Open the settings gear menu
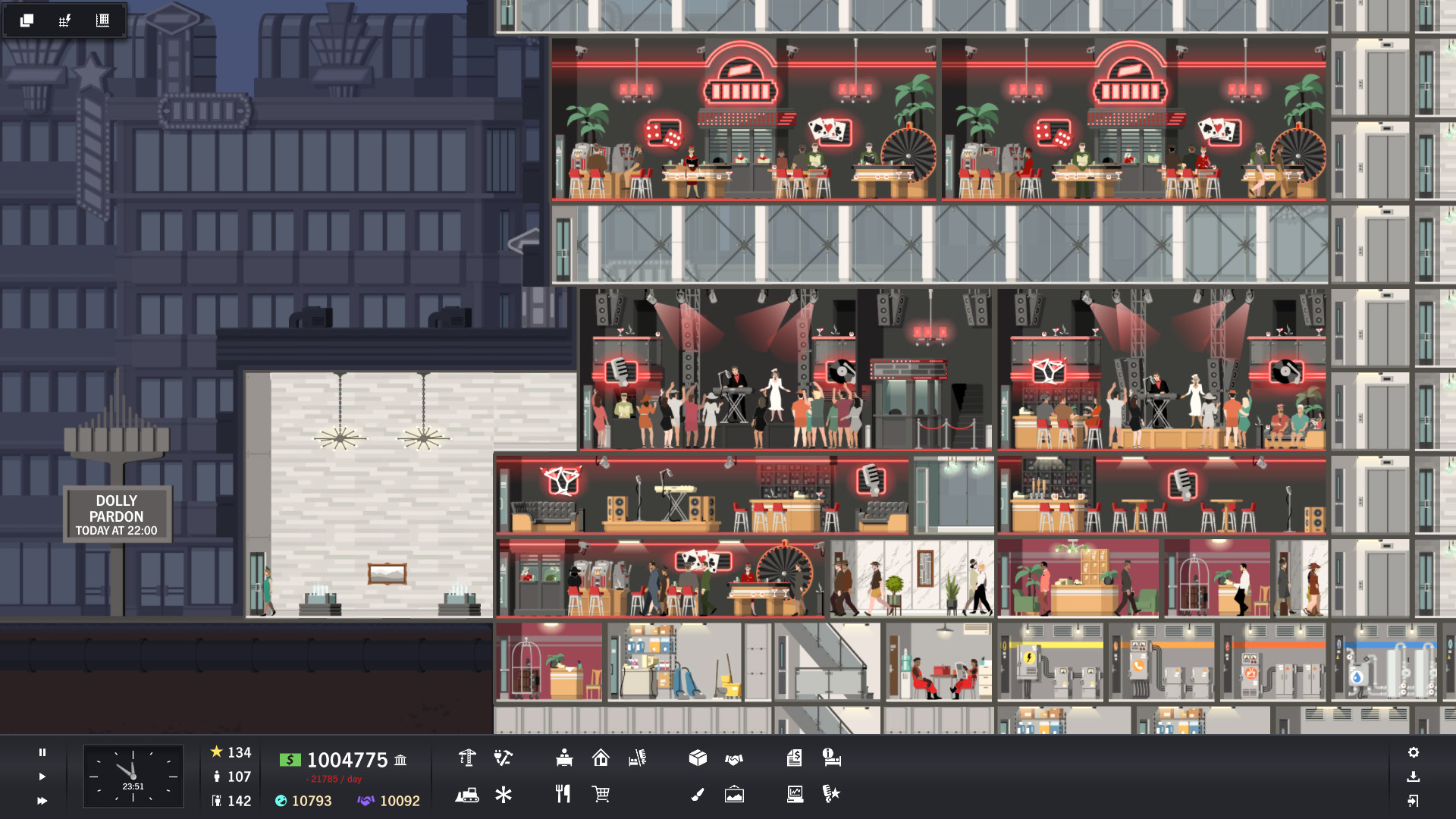Viewport: 1456px width, 819px height. click(x=1414, y=752)
